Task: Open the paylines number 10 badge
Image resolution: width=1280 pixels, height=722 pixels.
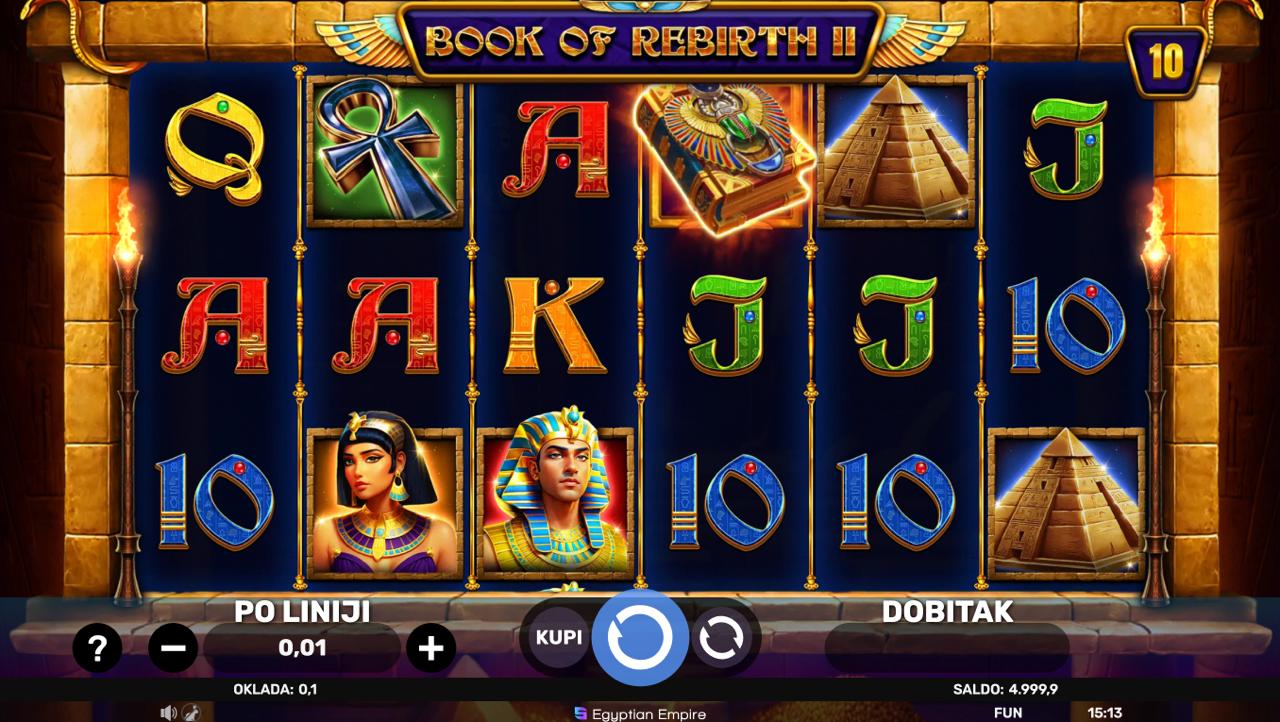Action: coord(1166,62)
